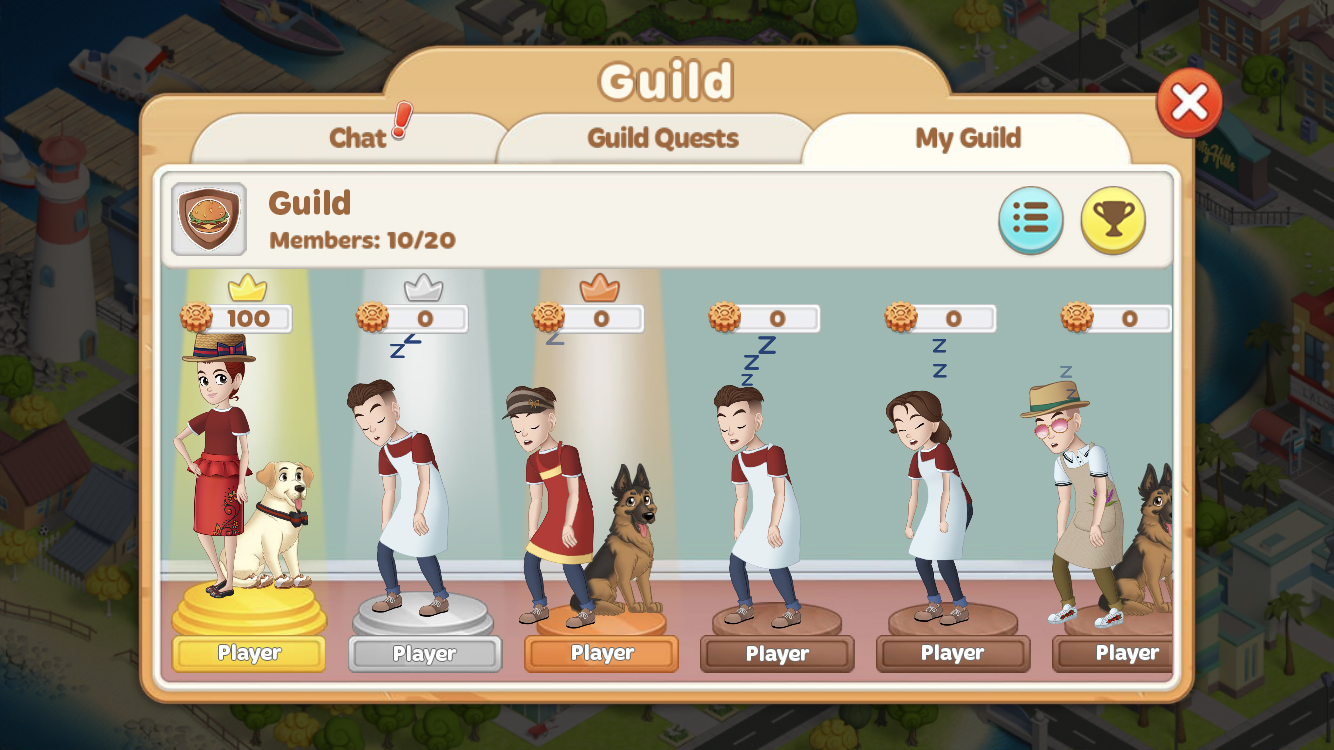
Task: Close the Guild window
Action: pyautogui.click(x=1189, y=102)
